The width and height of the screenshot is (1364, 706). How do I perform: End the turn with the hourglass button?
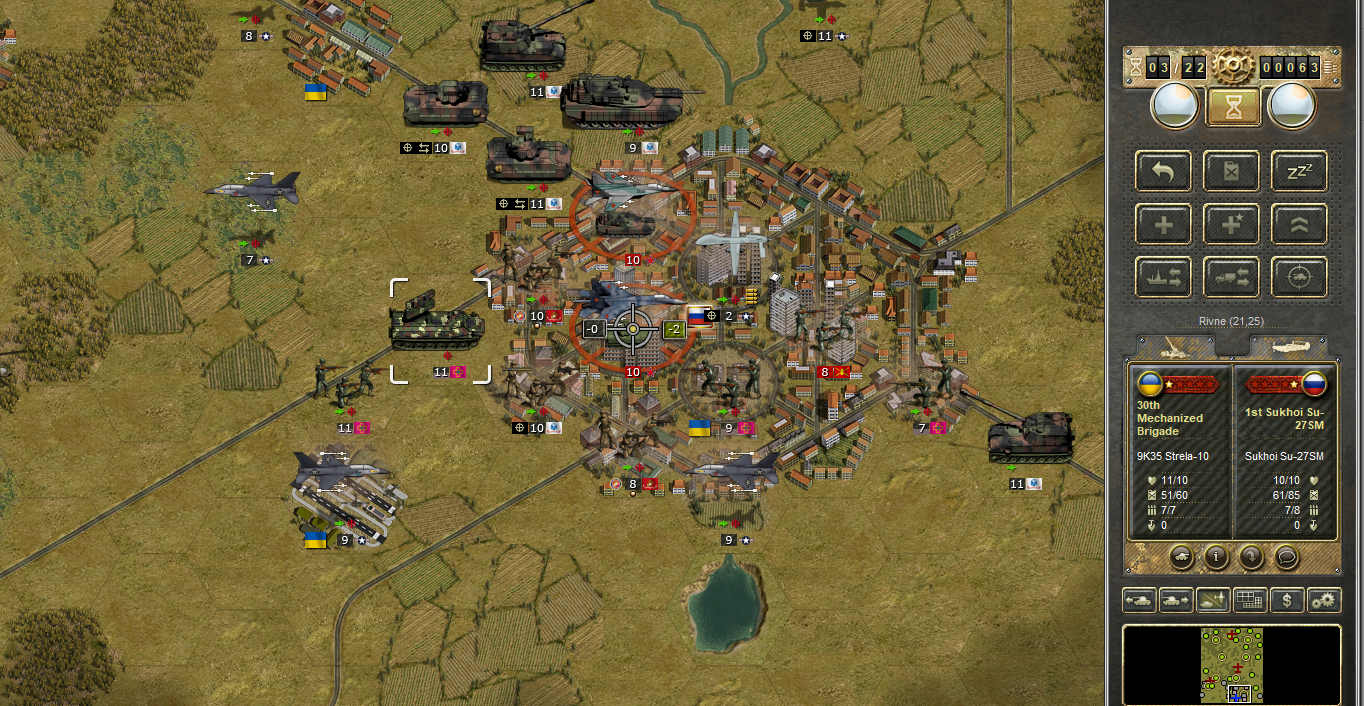pos(1232,107)
